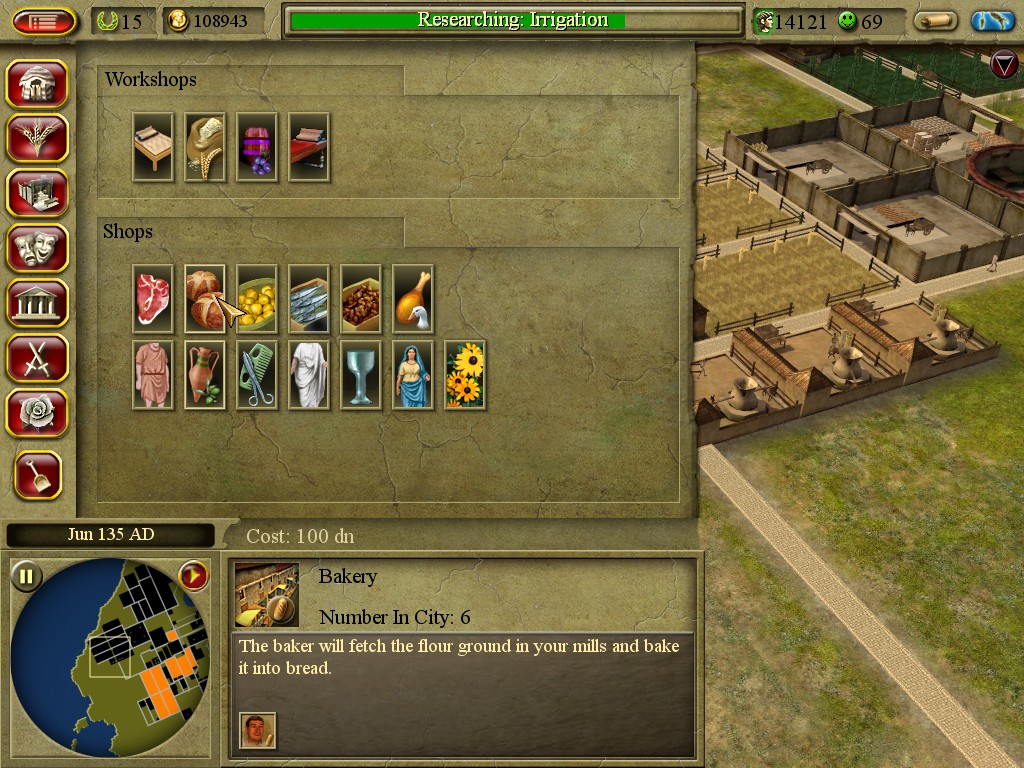
Task: Pick the fish shop icon
Action: (x=308, y=298)
